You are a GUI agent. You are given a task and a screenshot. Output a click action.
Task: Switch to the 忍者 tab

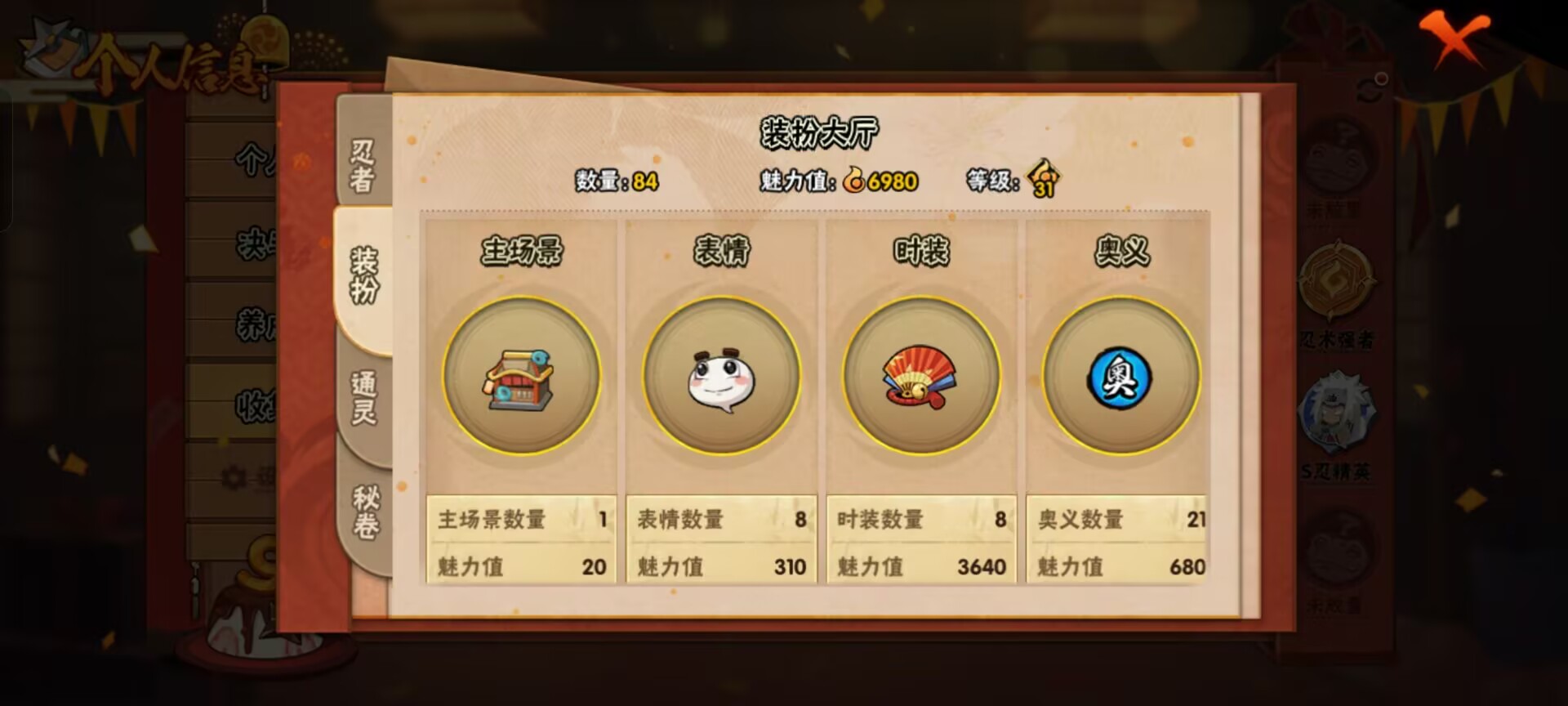click(362, 165)
